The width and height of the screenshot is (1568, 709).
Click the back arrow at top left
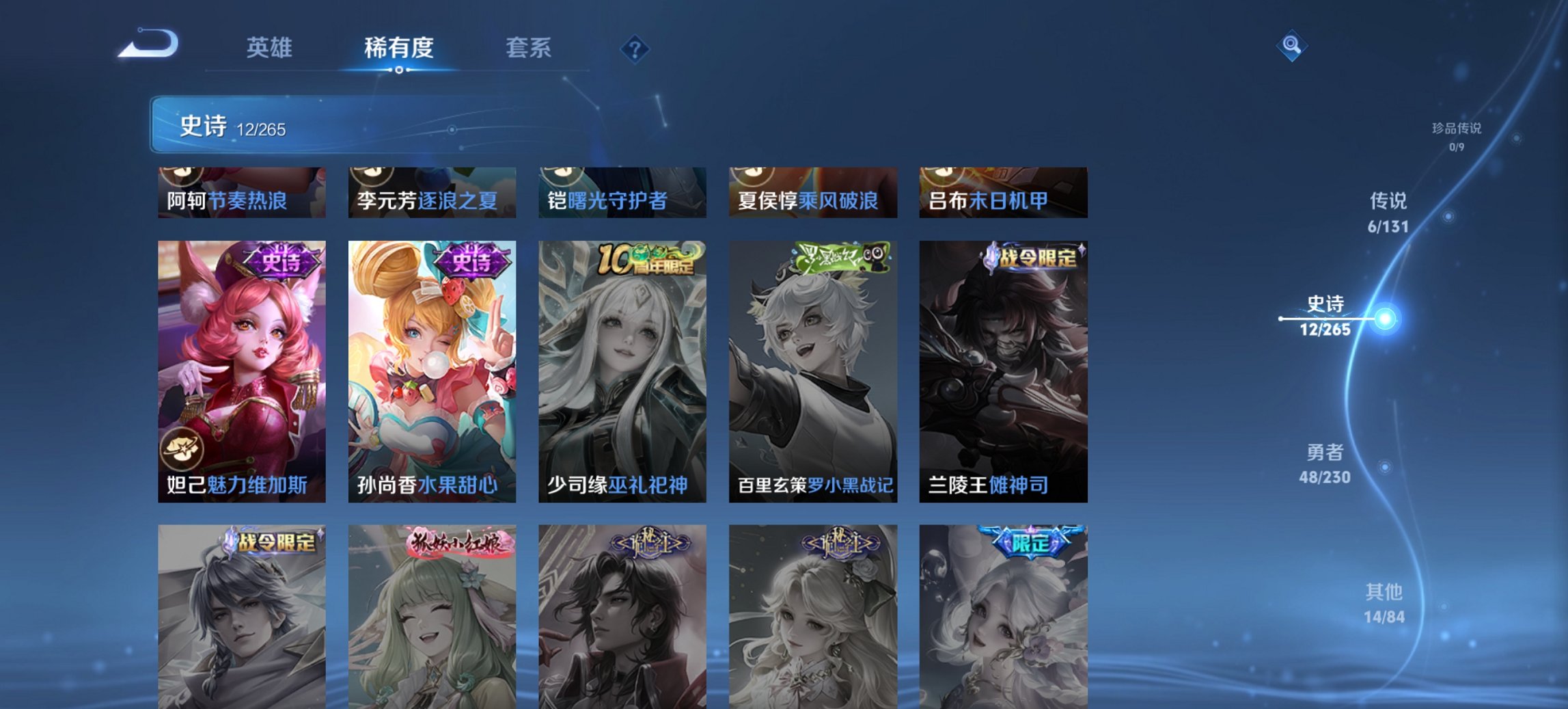click(147, 44)
